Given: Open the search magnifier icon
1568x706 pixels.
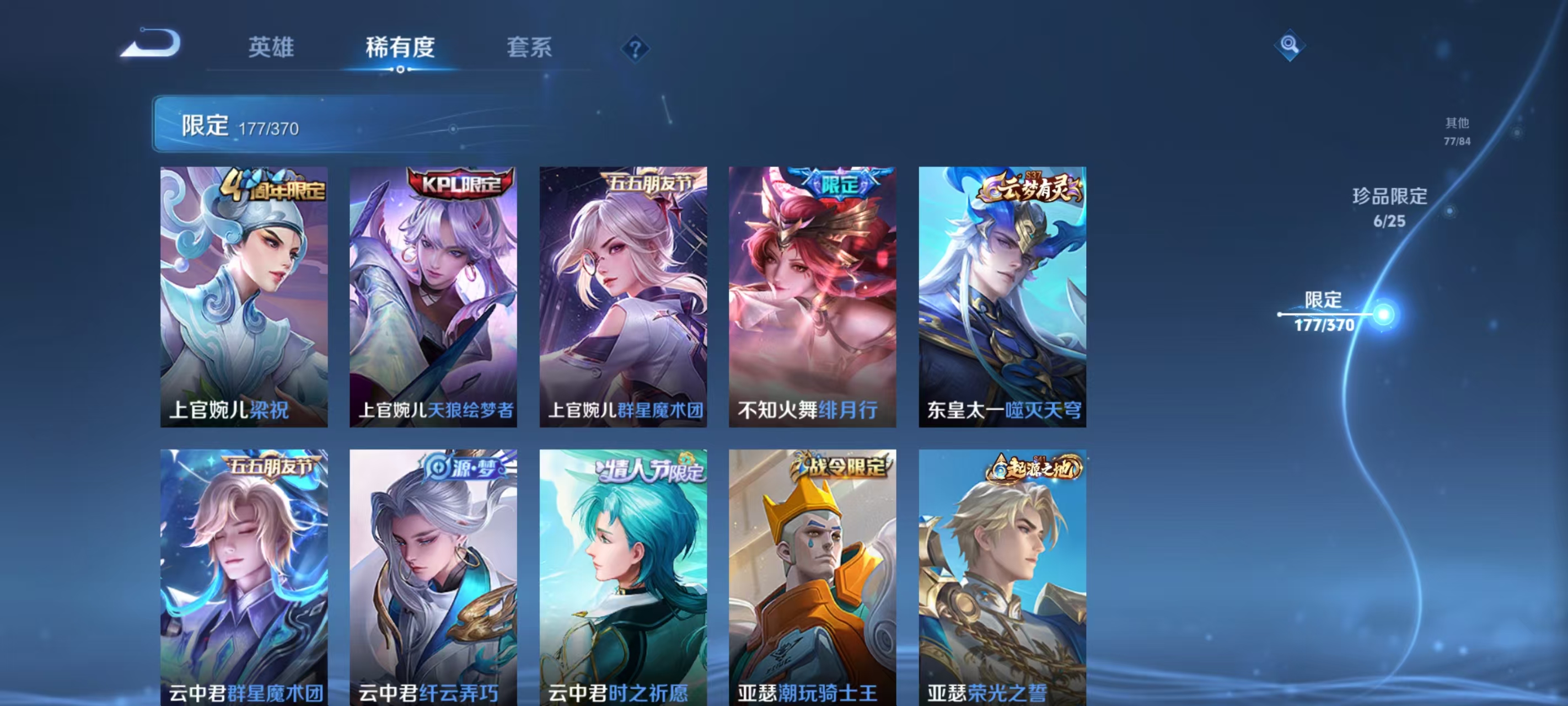Looking at the screenshot, I should pos(1290,46).
